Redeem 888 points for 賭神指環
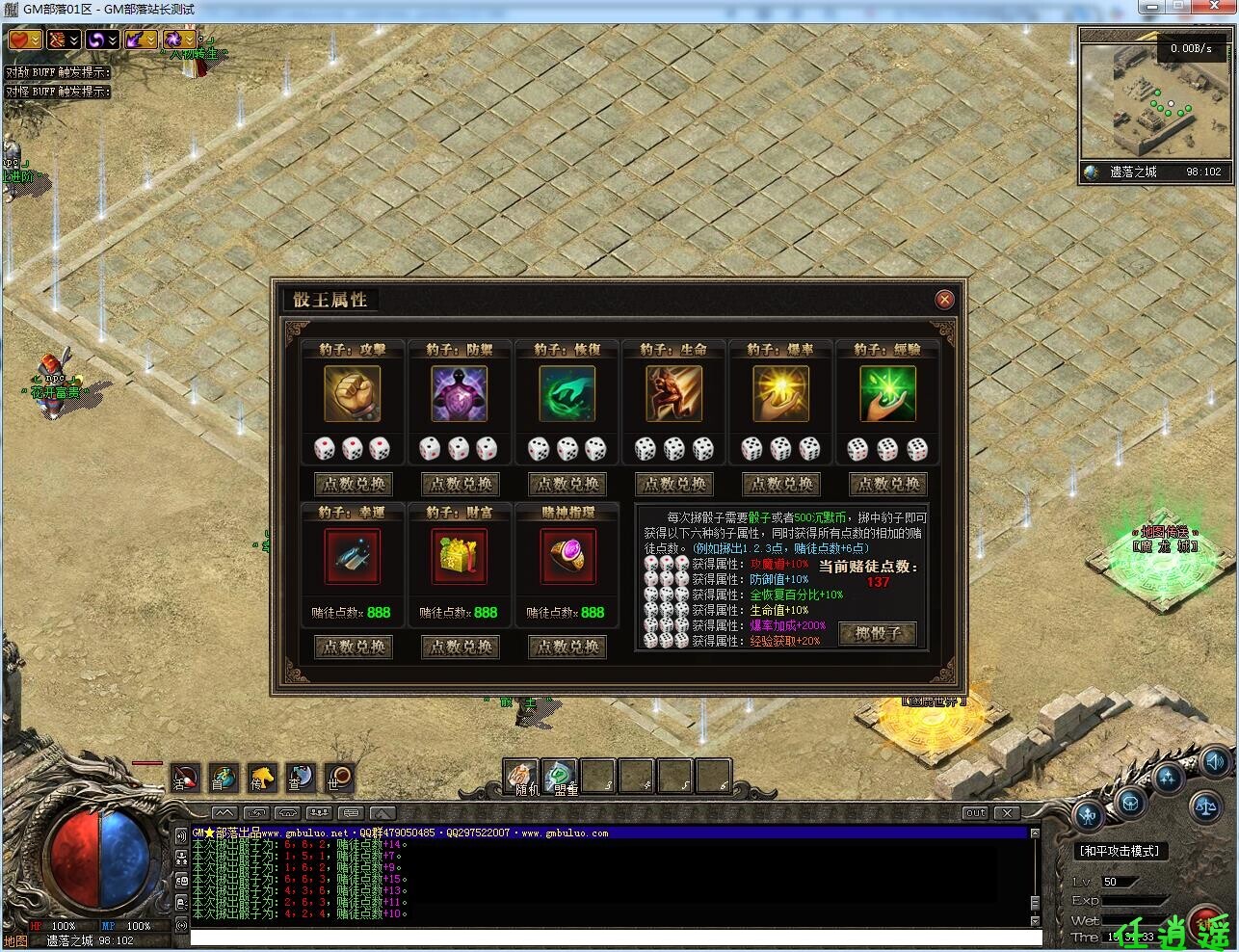The height and width of the screenshot is (952, 1239). 567,647
